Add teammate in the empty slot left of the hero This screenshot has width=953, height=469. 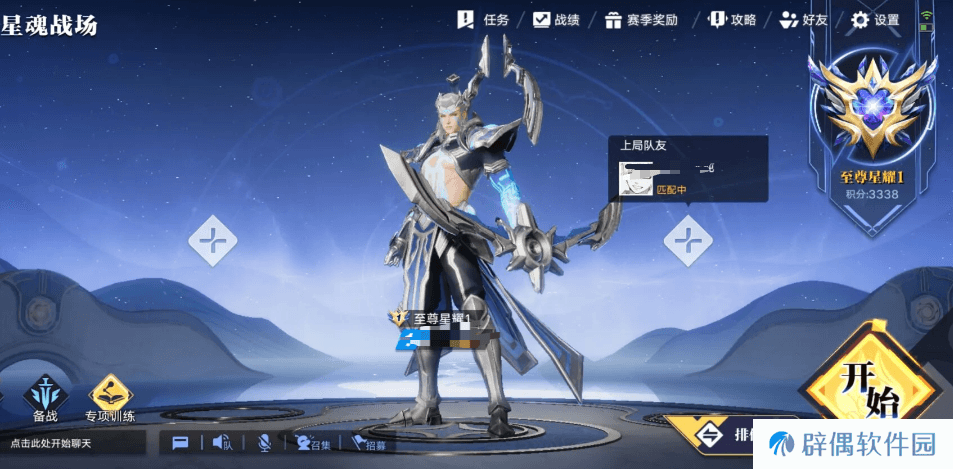coord(213,240)
